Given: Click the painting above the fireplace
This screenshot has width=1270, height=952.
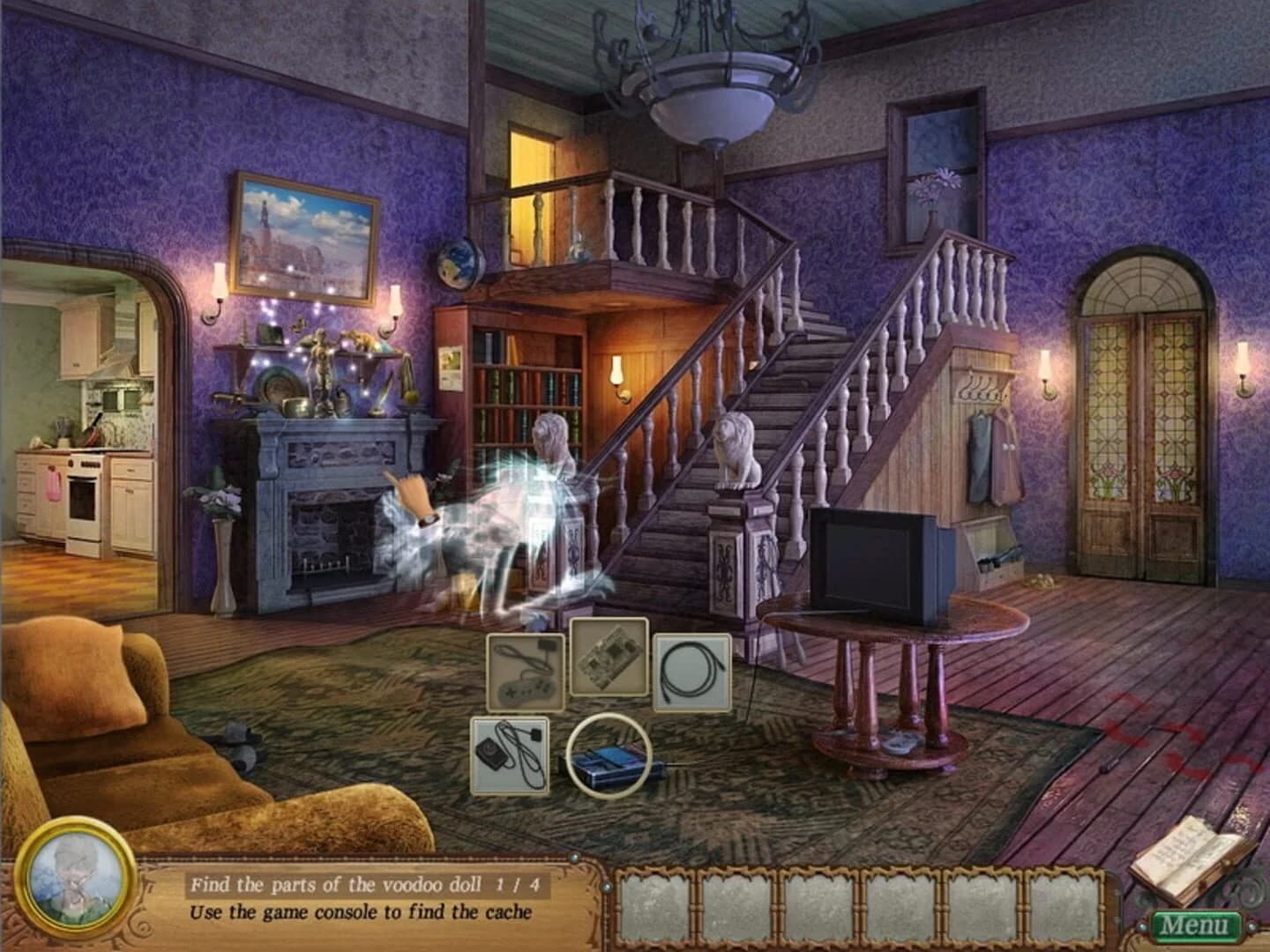Looking at the screenshot, I should coord(304,234).
